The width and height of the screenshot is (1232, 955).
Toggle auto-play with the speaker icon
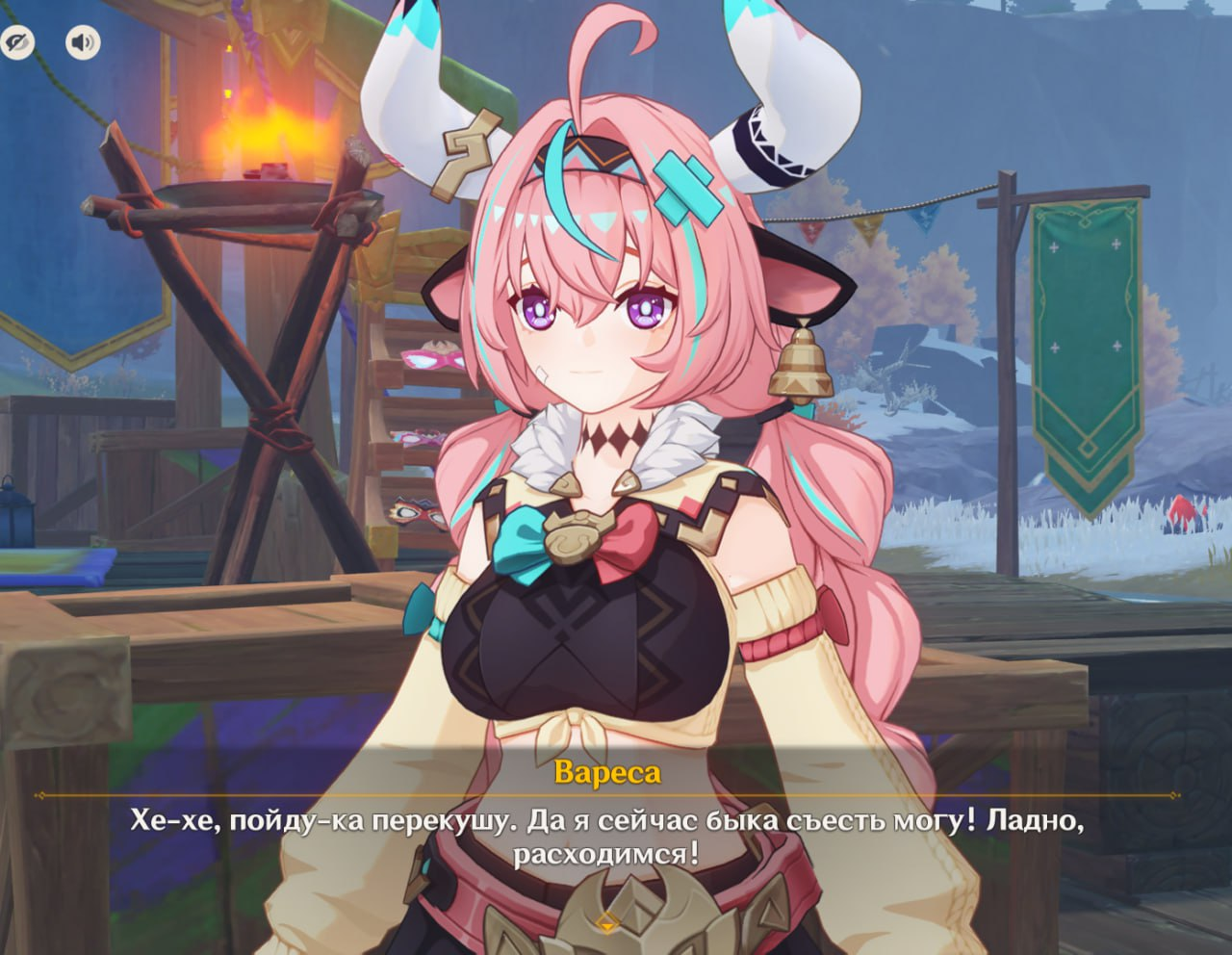click(x=83, y=42)
